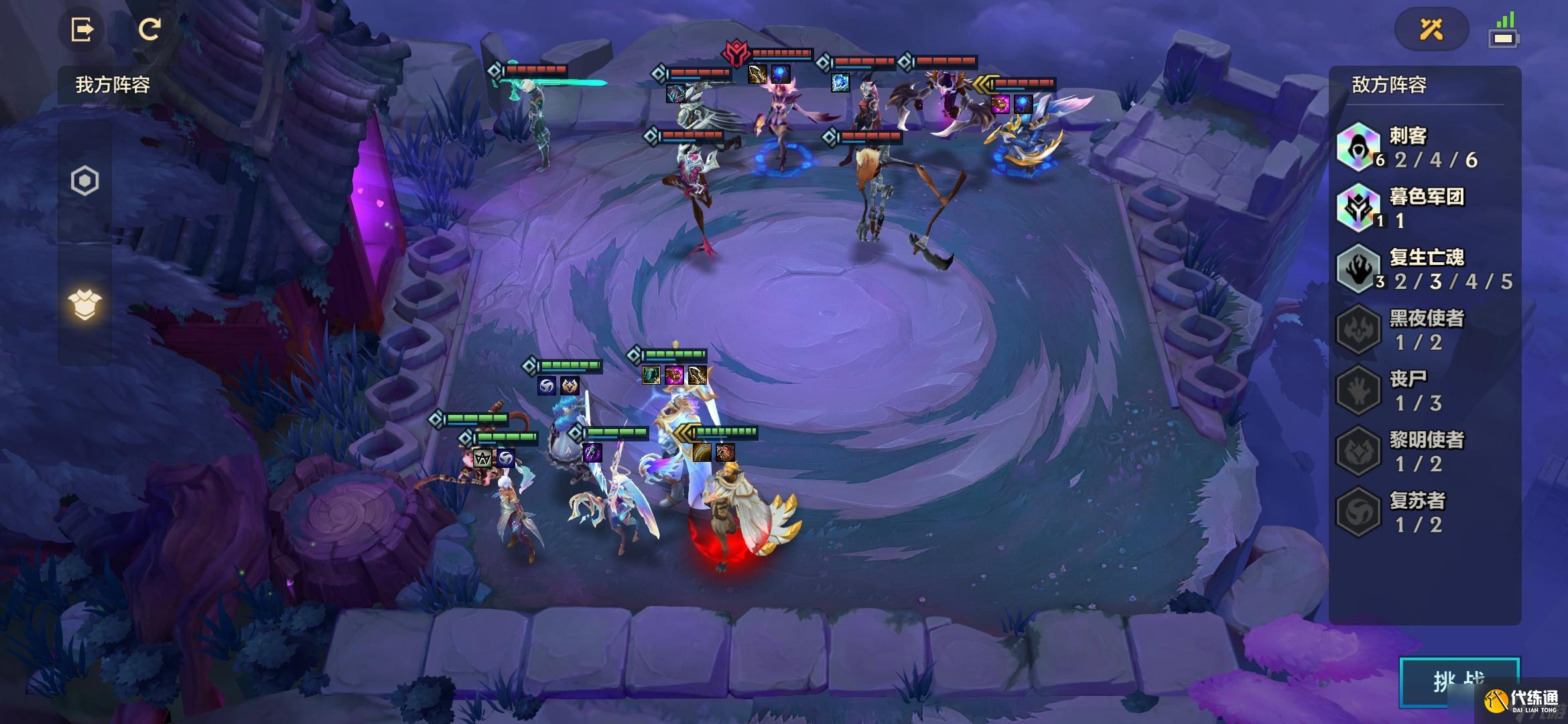Open the 我方阵容 team lineup panel
The image size is (1568, 724).
pyautogui.click(x=113, y=85)
